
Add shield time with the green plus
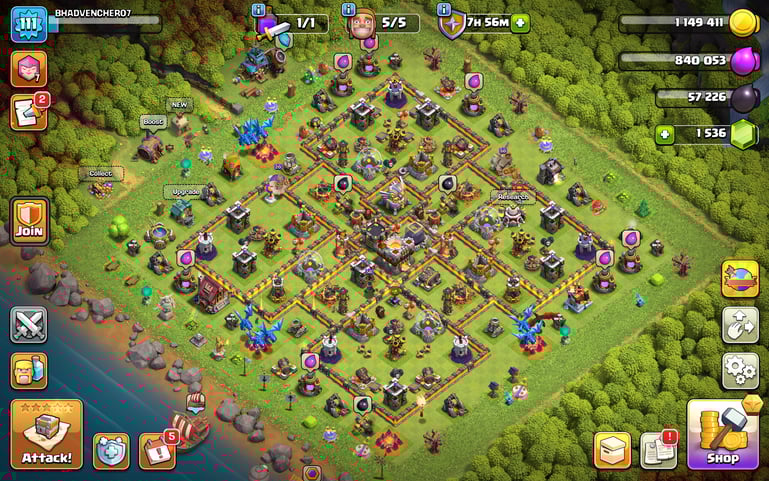click(520, 22)
